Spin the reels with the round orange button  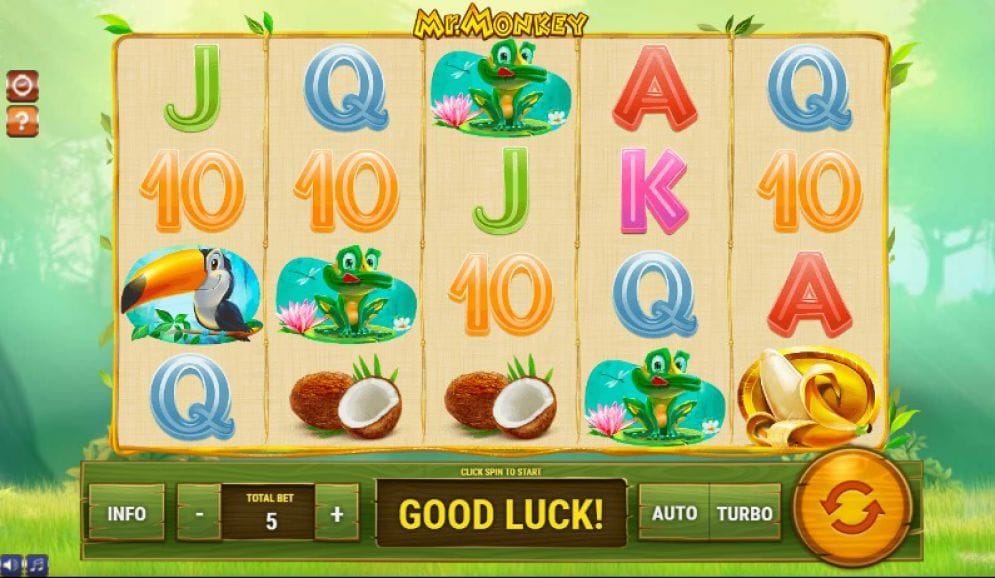click(852, 509)
